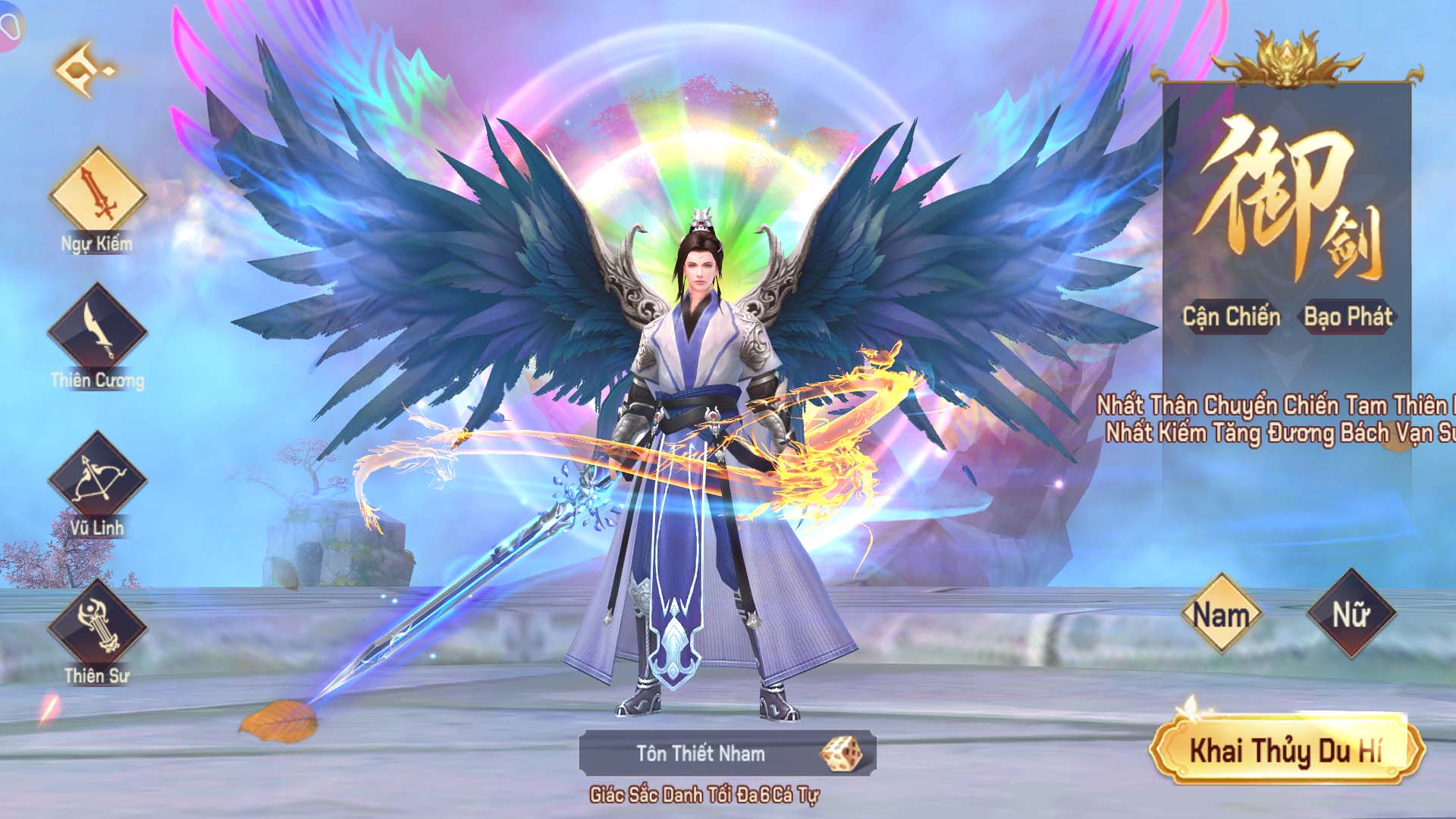Edit the Tôn Thiết Nham name field
1456x819 pixels.
point(701,754)
